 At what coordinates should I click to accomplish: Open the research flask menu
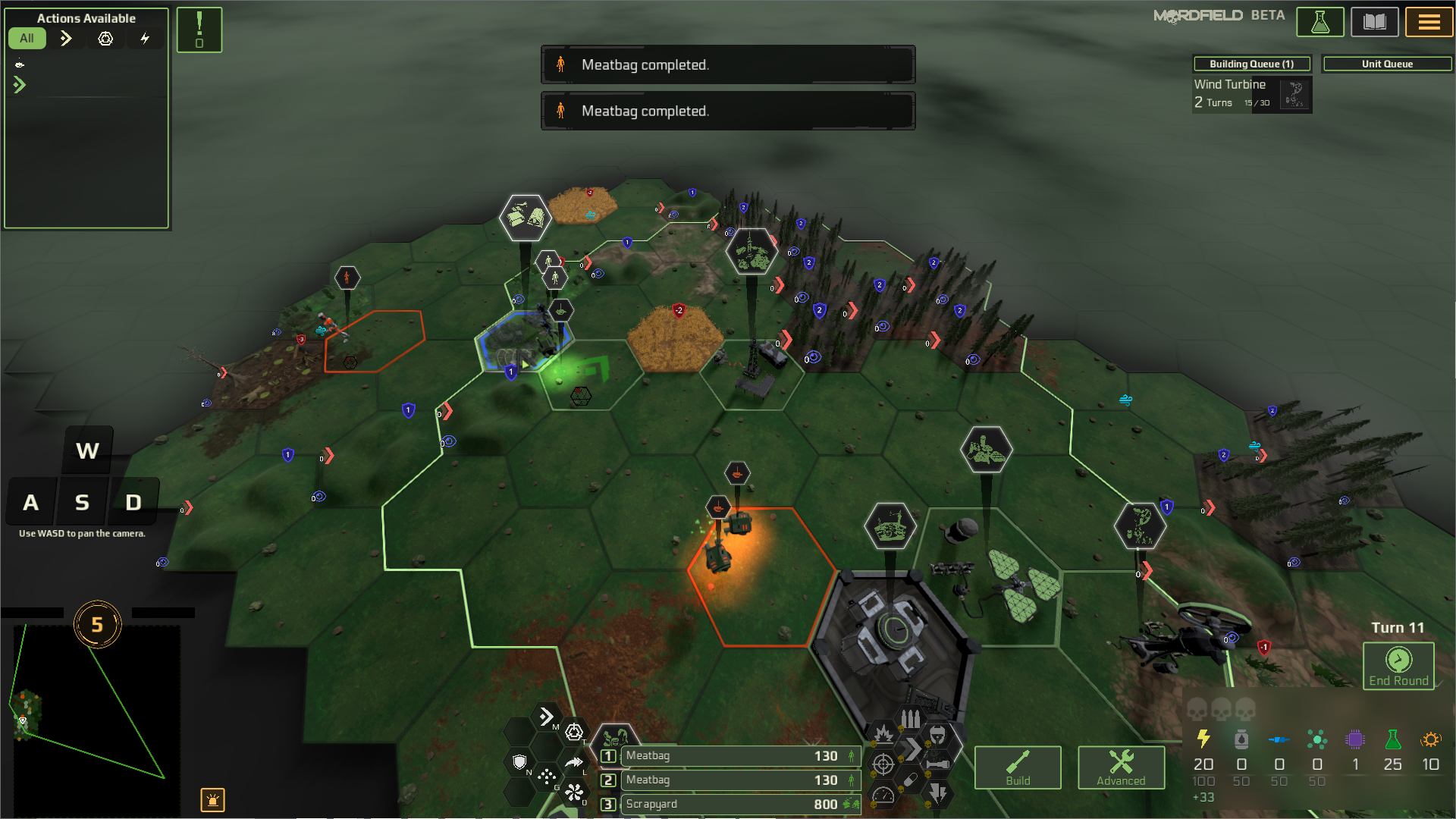(1319, 22)
